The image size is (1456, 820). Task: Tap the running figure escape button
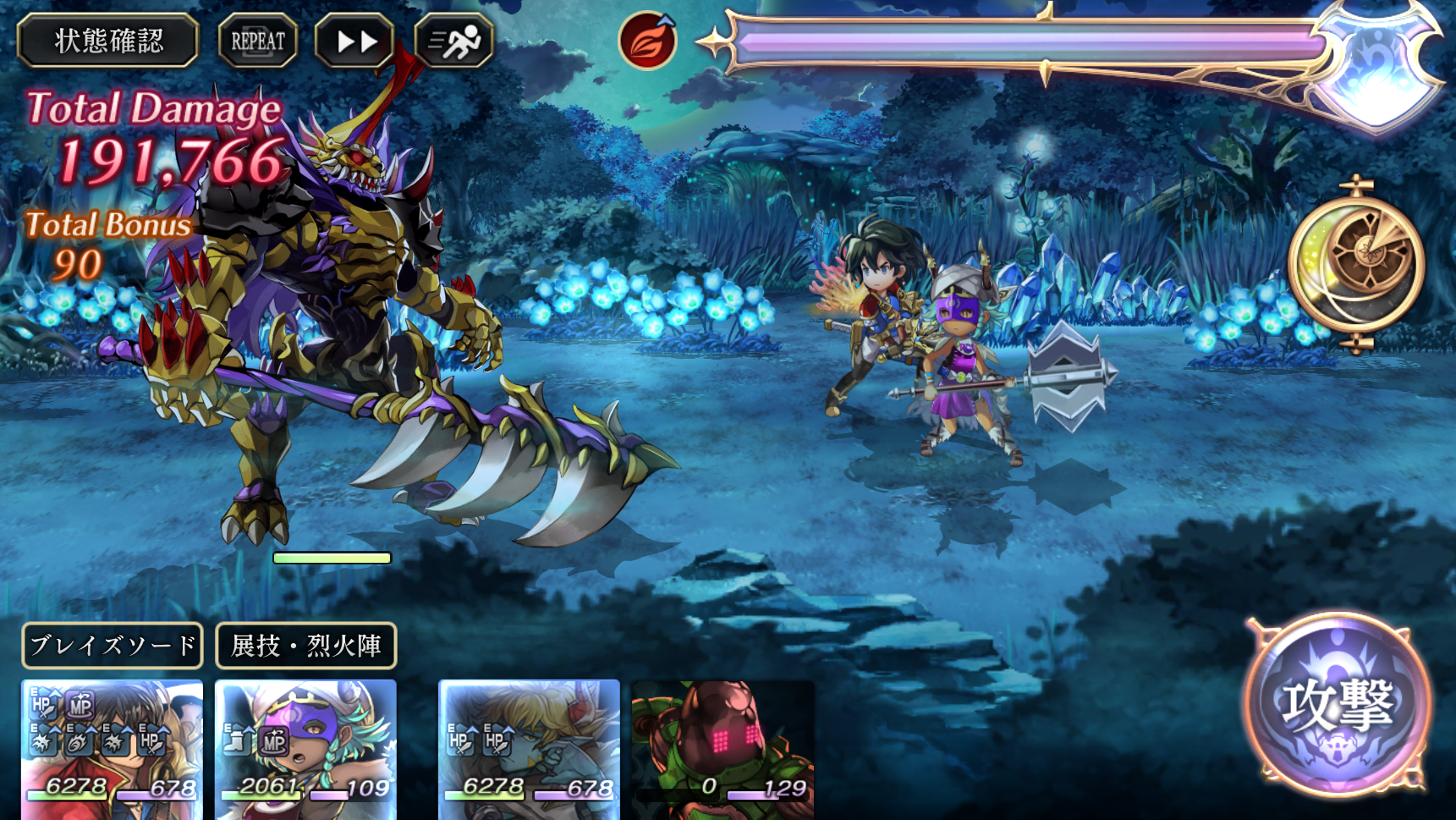[x=454, y=41]
